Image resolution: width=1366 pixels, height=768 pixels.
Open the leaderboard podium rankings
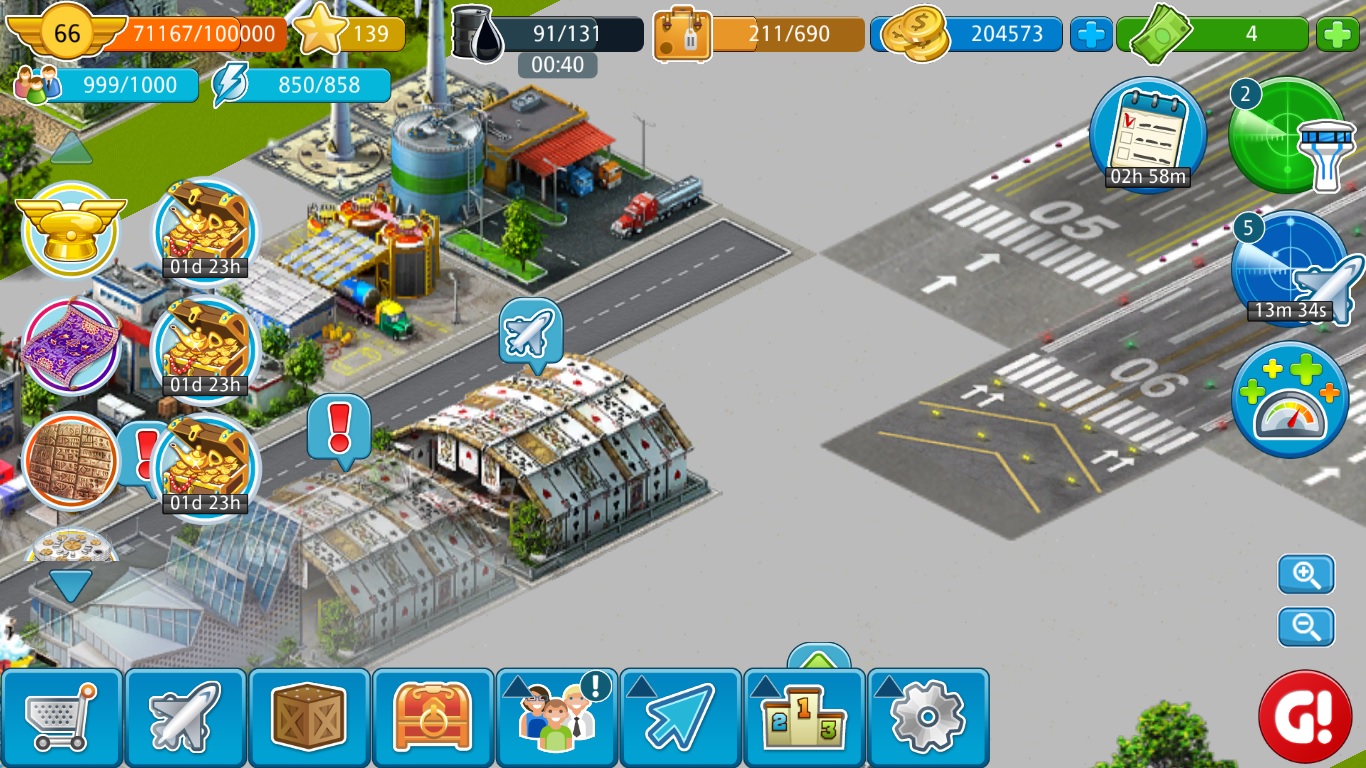pos(805,716)
